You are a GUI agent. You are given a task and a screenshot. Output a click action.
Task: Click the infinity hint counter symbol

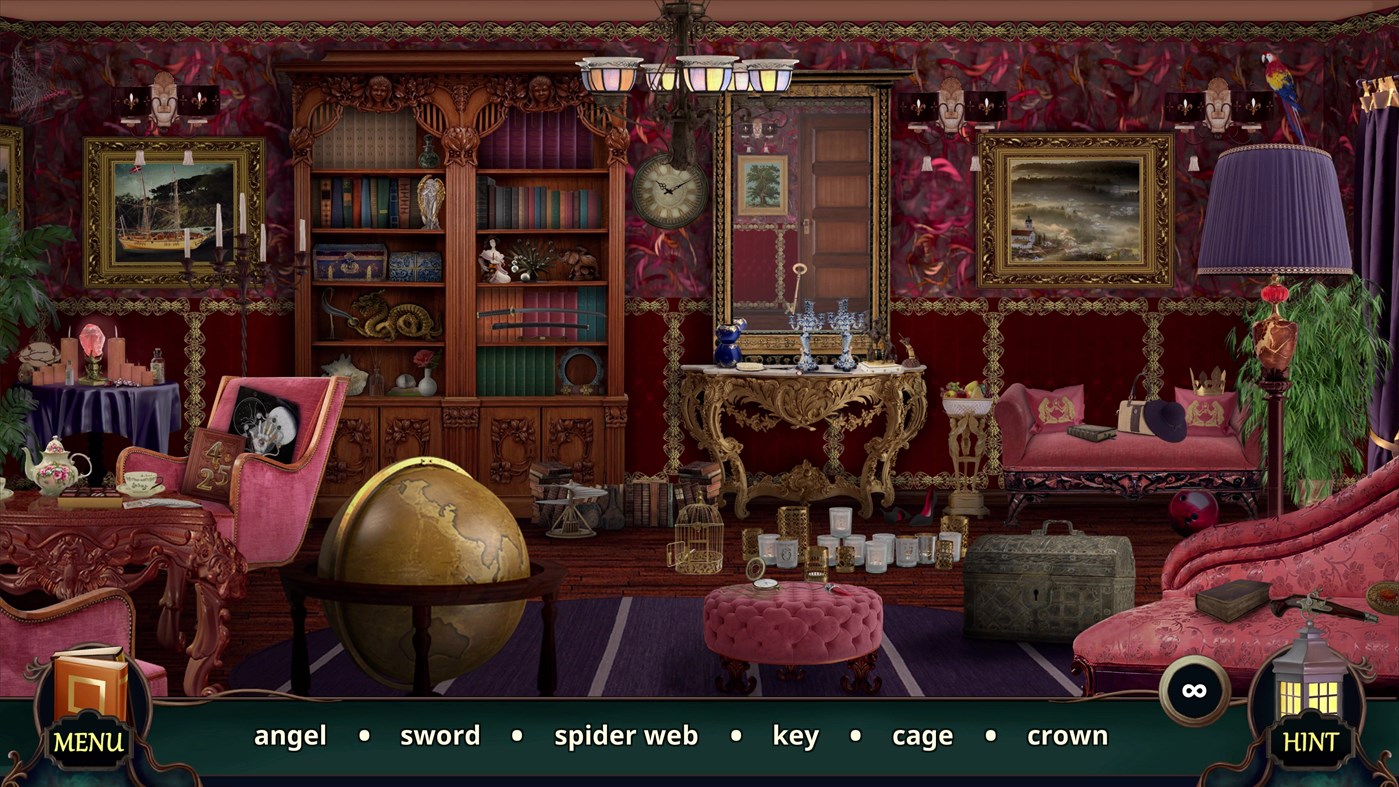point(1192,690)
